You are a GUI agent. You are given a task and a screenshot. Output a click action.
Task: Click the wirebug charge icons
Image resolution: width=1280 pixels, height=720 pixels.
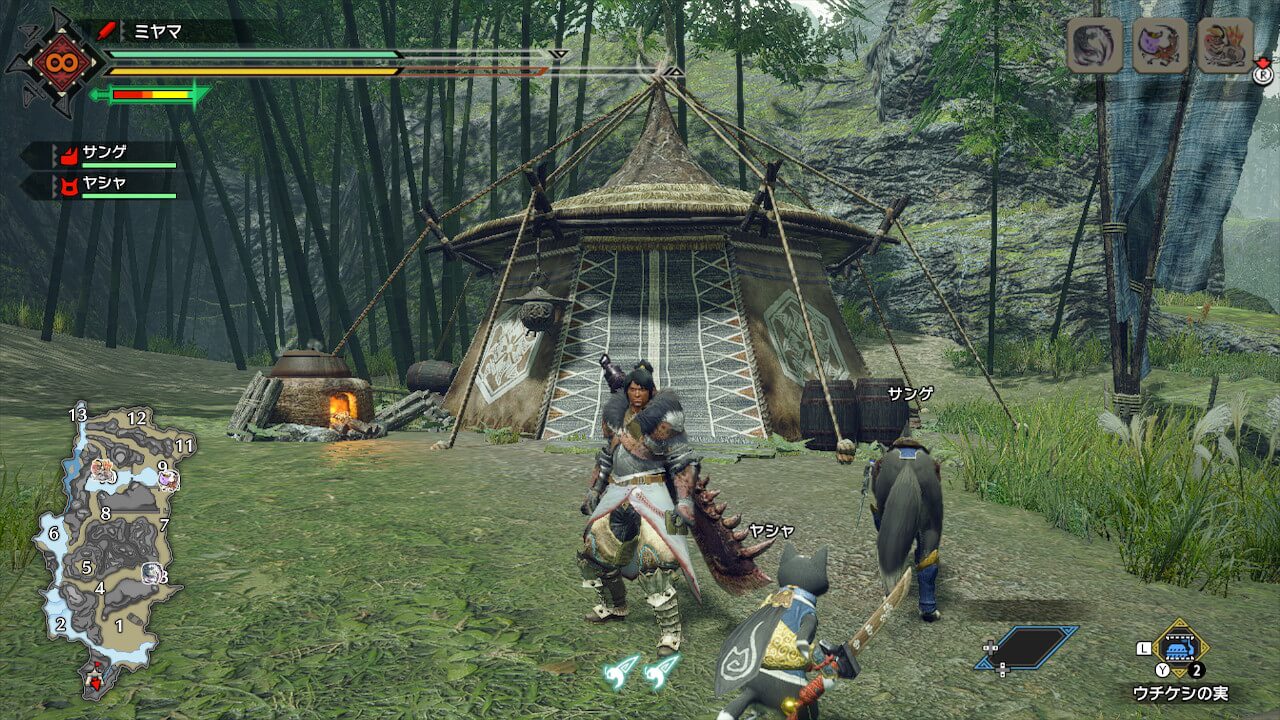click(x=642, y=671)
